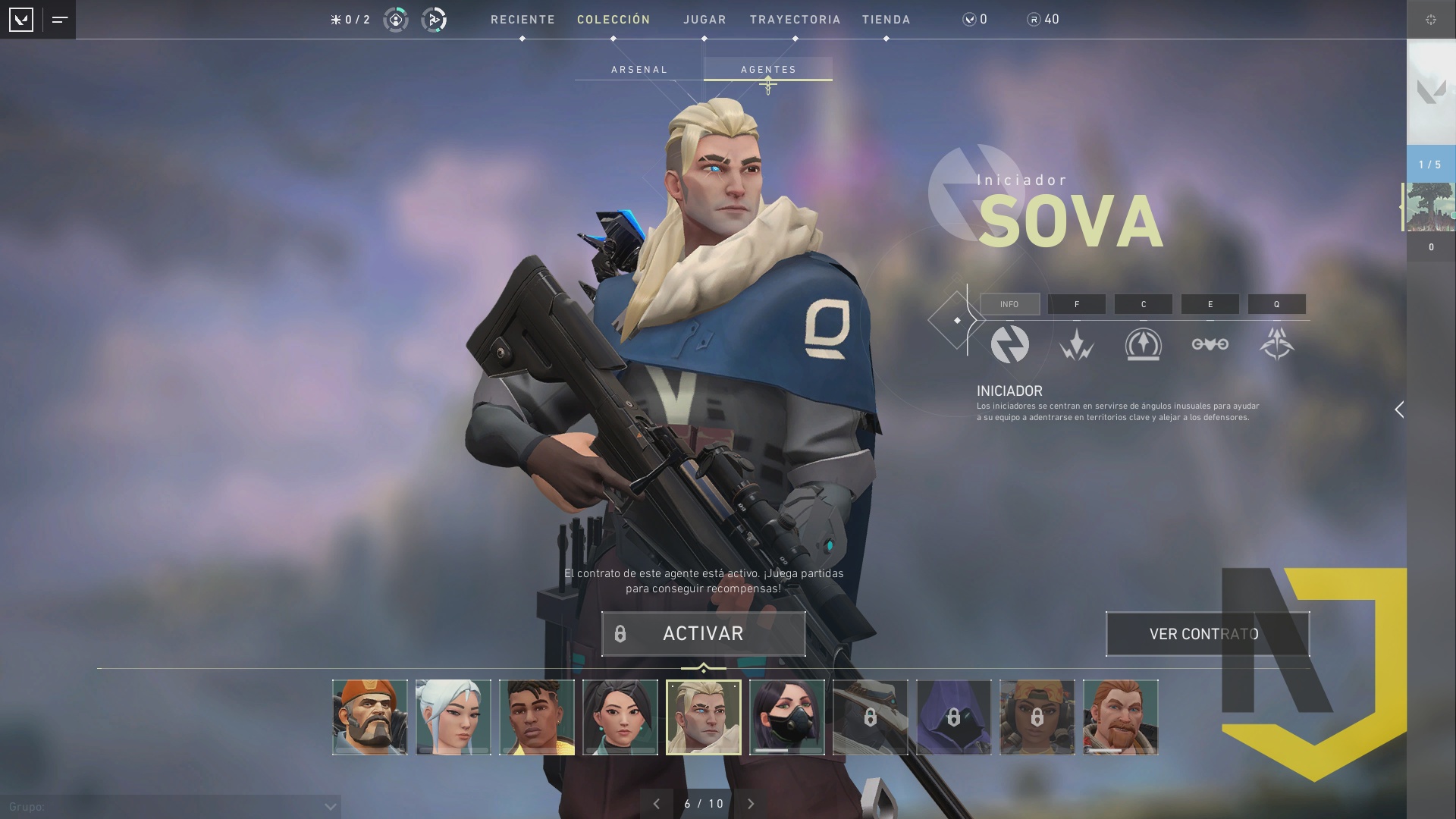The image size is (1456, 819).
Task: Collapse the right info panel chevron
Action: click(x=1399, y=409)
